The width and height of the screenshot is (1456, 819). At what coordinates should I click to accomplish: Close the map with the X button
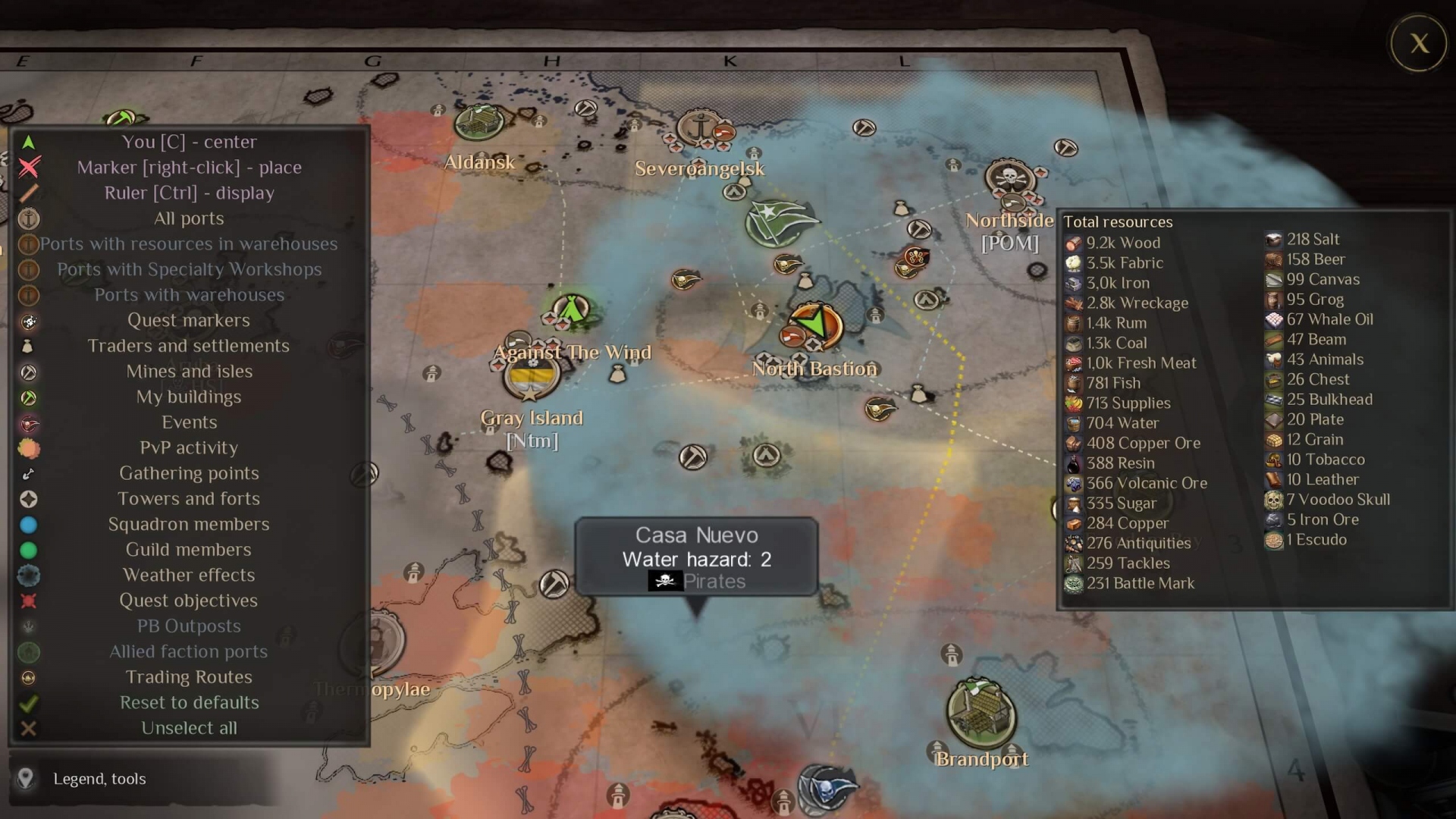tap(1419, 44)
